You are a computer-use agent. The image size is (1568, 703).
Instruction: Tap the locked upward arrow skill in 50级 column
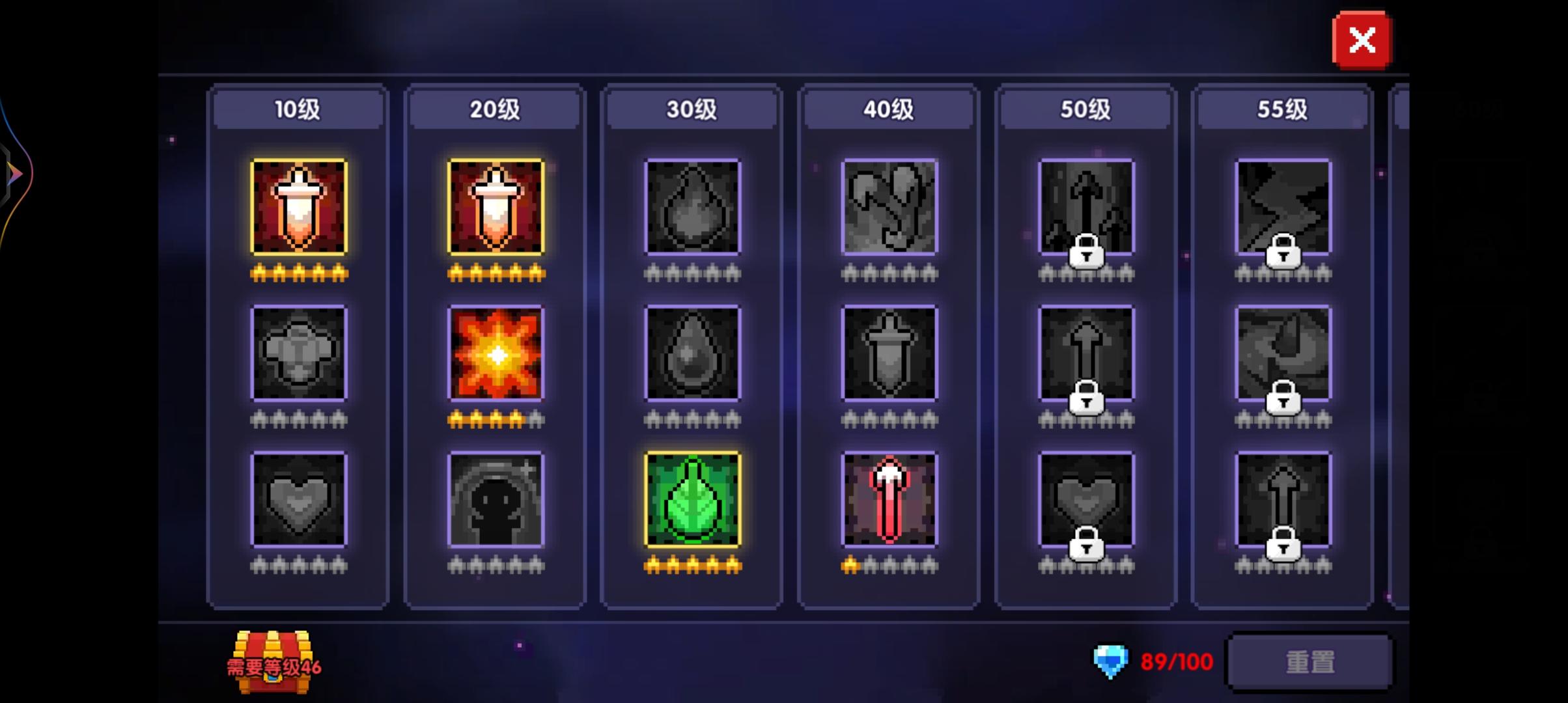point(1085,354)
